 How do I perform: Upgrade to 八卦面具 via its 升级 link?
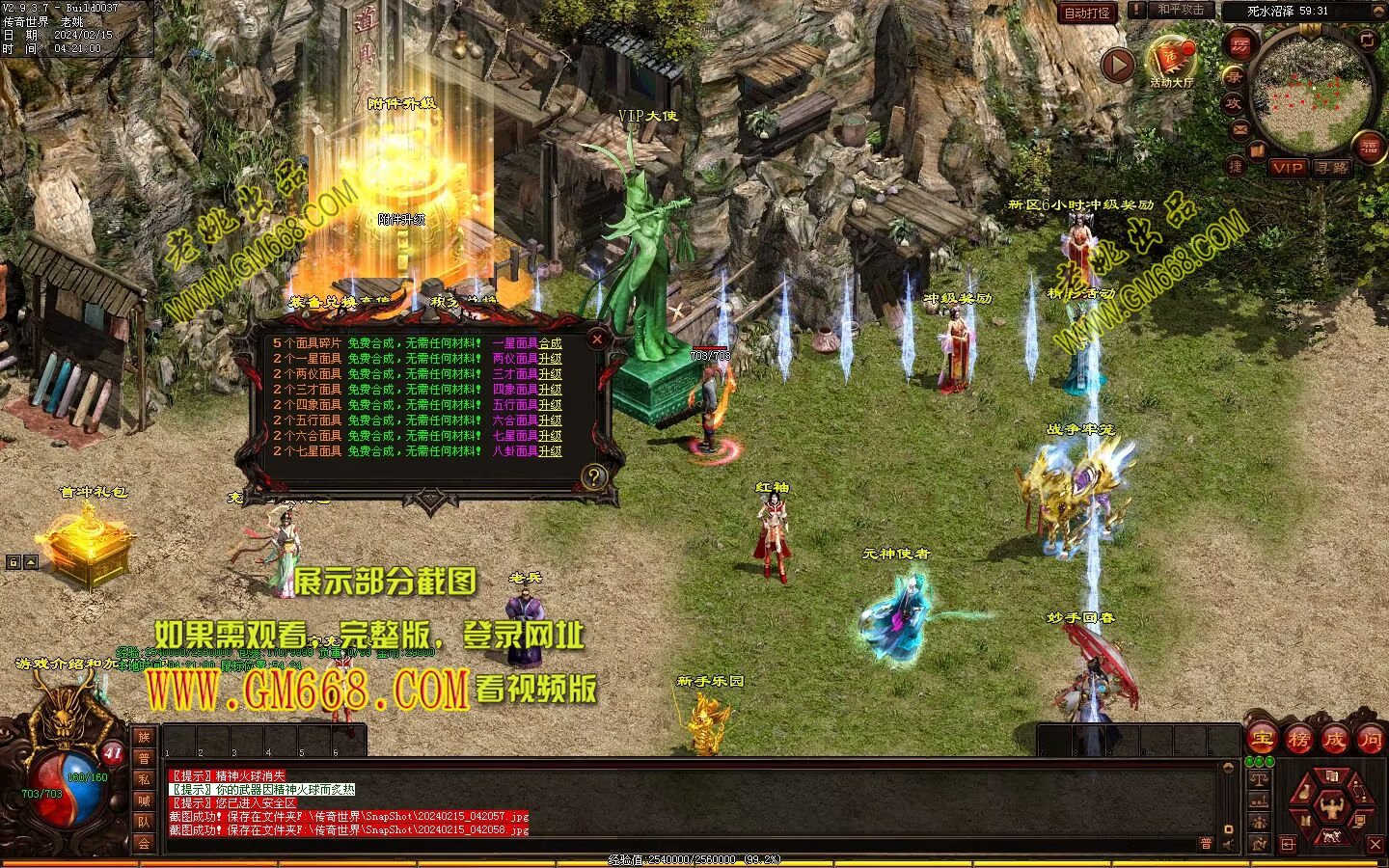pyautogui.click(x=550, y=451)
